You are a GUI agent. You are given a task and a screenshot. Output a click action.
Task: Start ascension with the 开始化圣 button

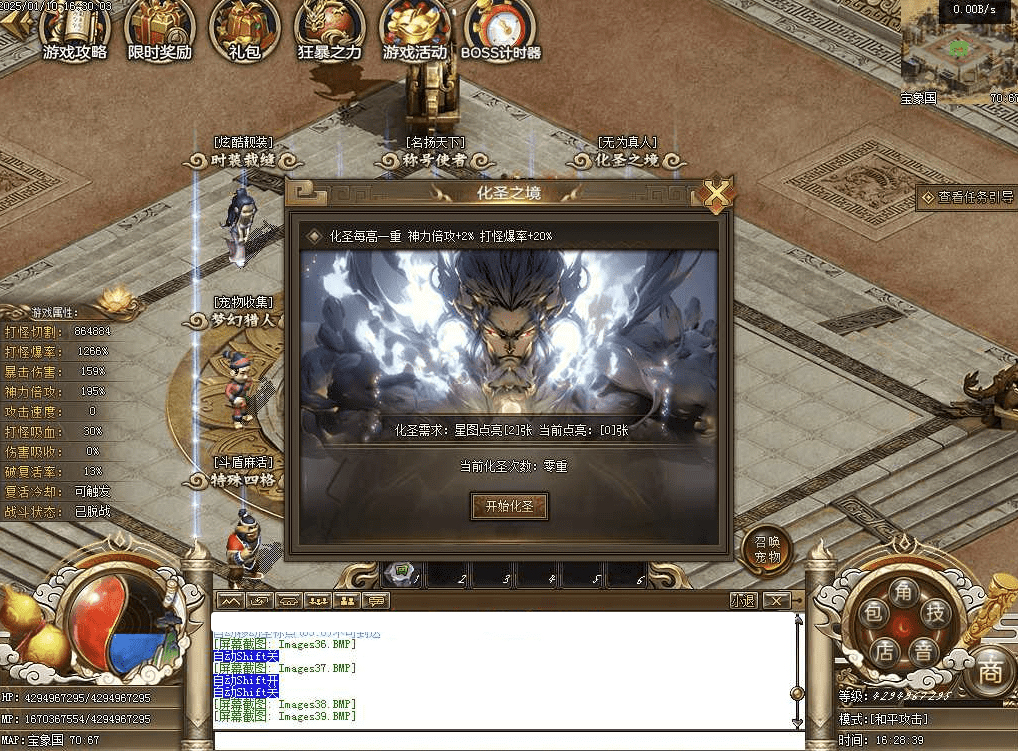click(509, 507)
